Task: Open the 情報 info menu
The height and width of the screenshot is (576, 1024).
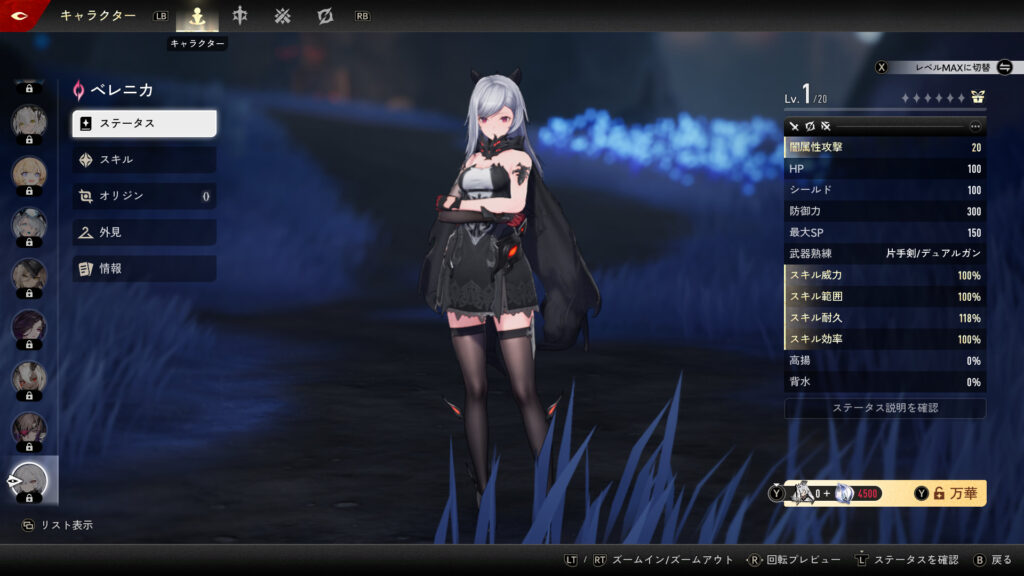Action: (x=144, y=269)
